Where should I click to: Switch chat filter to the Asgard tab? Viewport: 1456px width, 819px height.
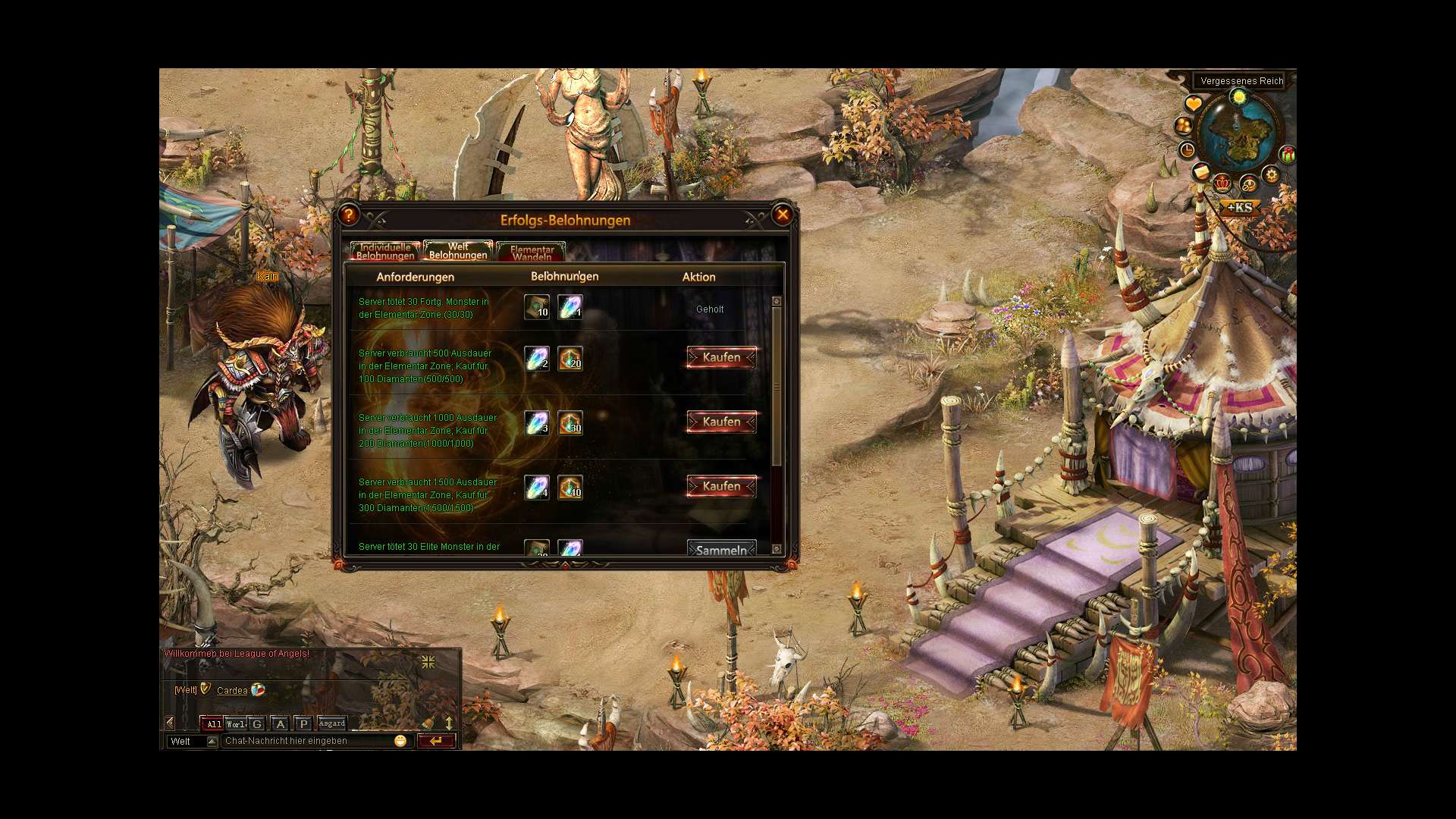tap(332, 723)
